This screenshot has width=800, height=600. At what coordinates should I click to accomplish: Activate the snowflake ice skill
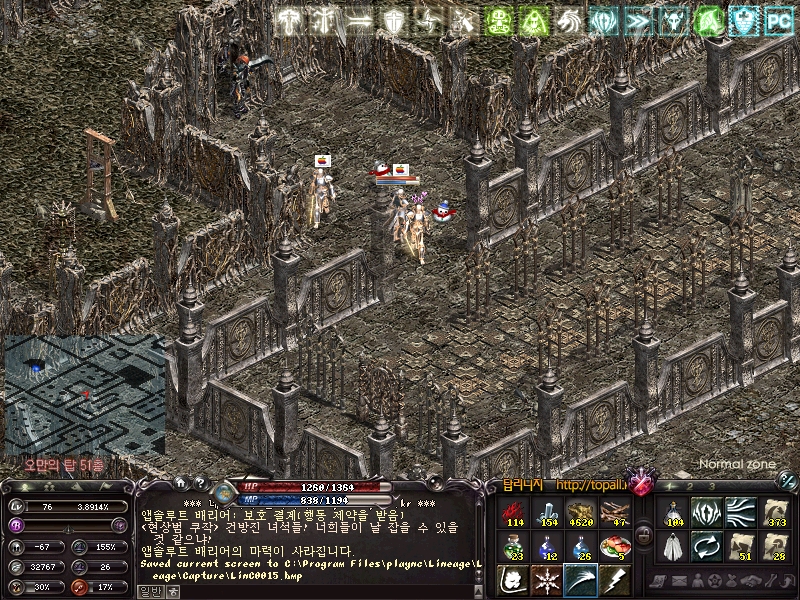[x=547, y=579]
